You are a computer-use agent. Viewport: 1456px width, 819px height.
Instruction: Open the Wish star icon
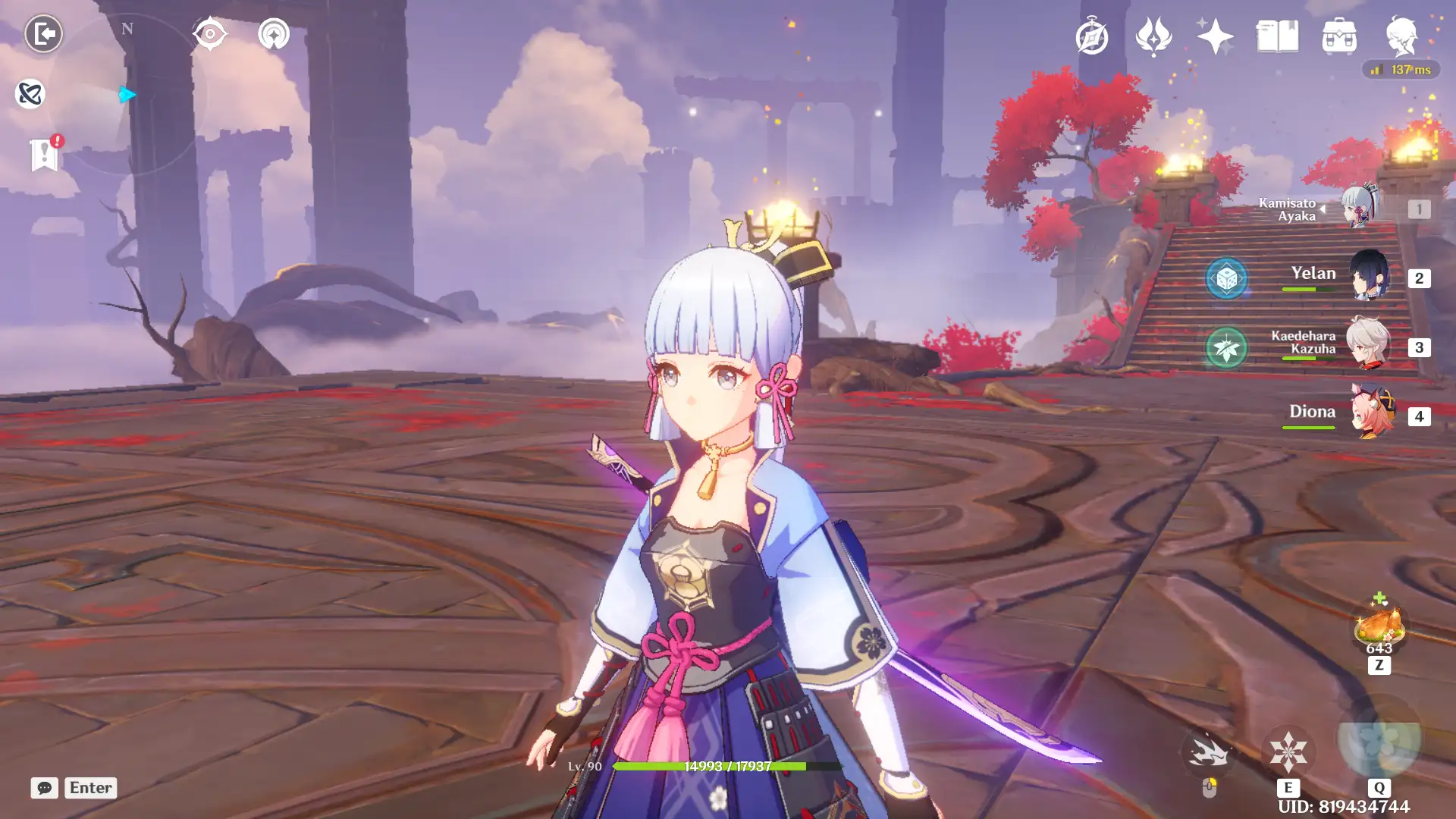pyautogui.click(x=1215, y=36)
